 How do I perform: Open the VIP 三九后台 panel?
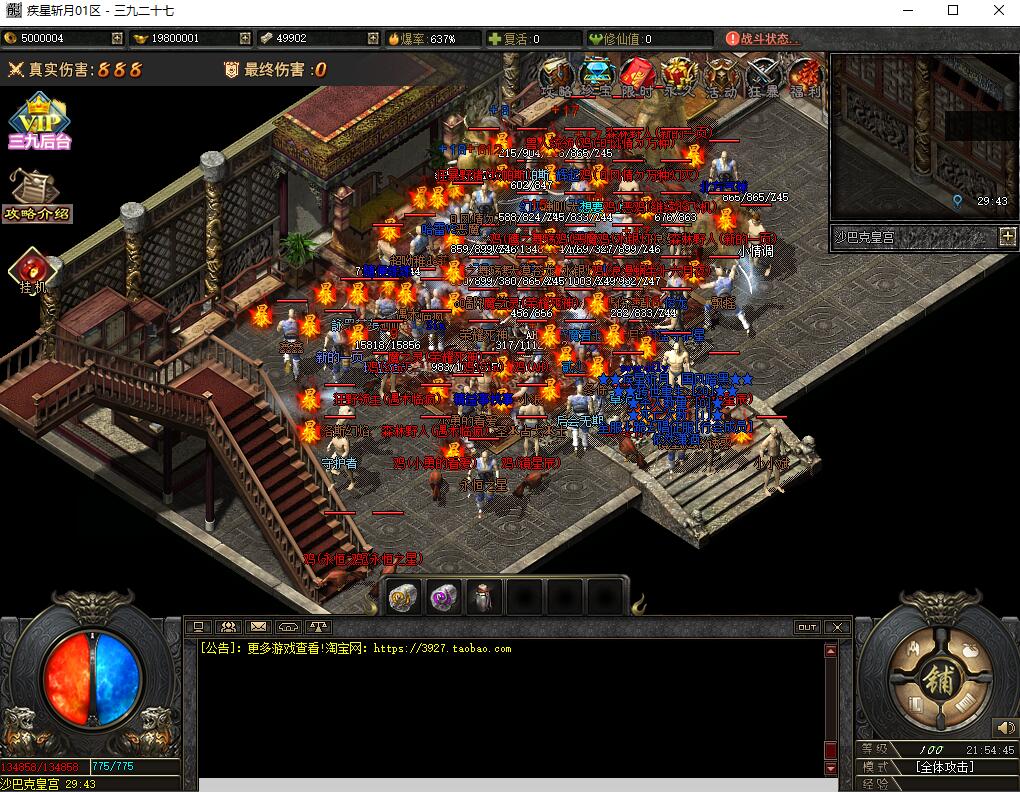39,121
